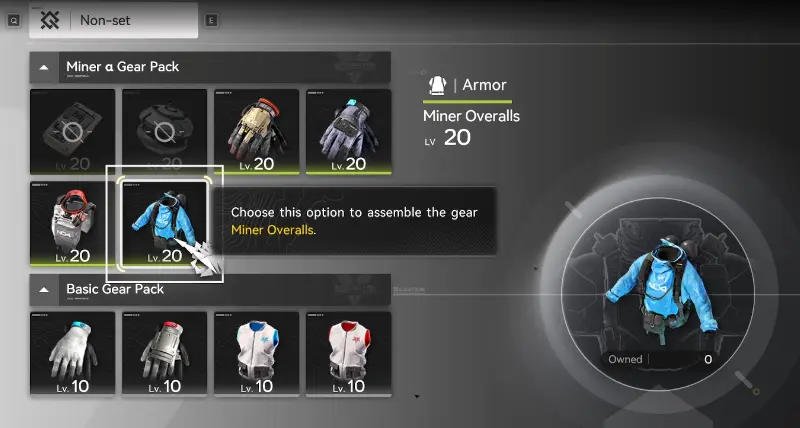The image size is (800, 428).
Task: Select the blue Miner Overalls gear
Action: 163,224
